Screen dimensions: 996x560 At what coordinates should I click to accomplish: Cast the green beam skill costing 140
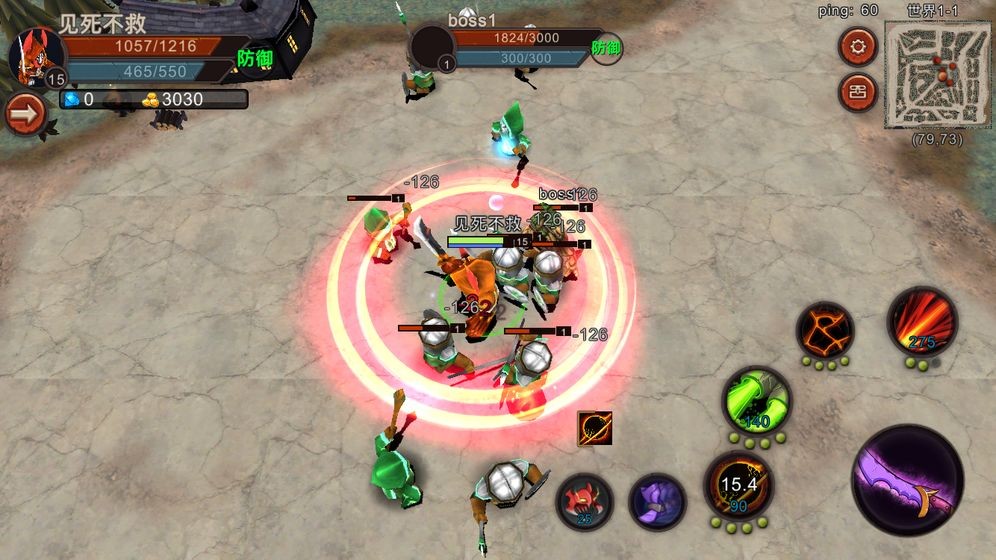757,402
